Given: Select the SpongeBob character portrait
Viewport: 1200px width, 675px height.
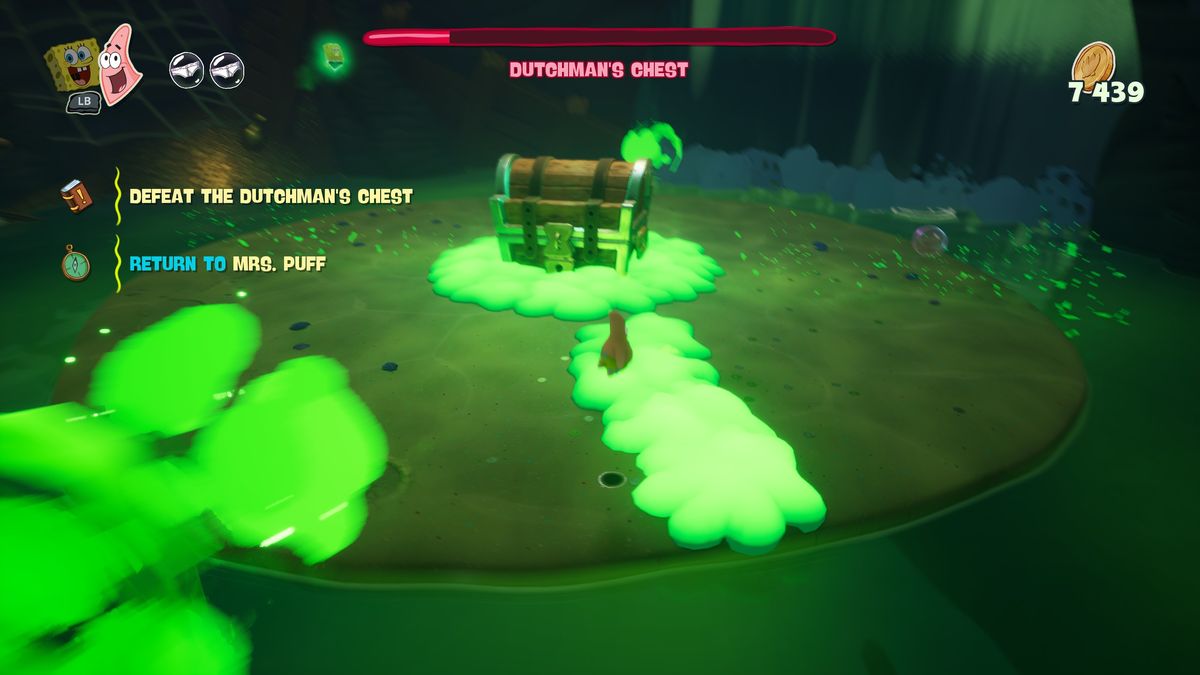Looking at the screenshot, I should click(x=73, y=64).
